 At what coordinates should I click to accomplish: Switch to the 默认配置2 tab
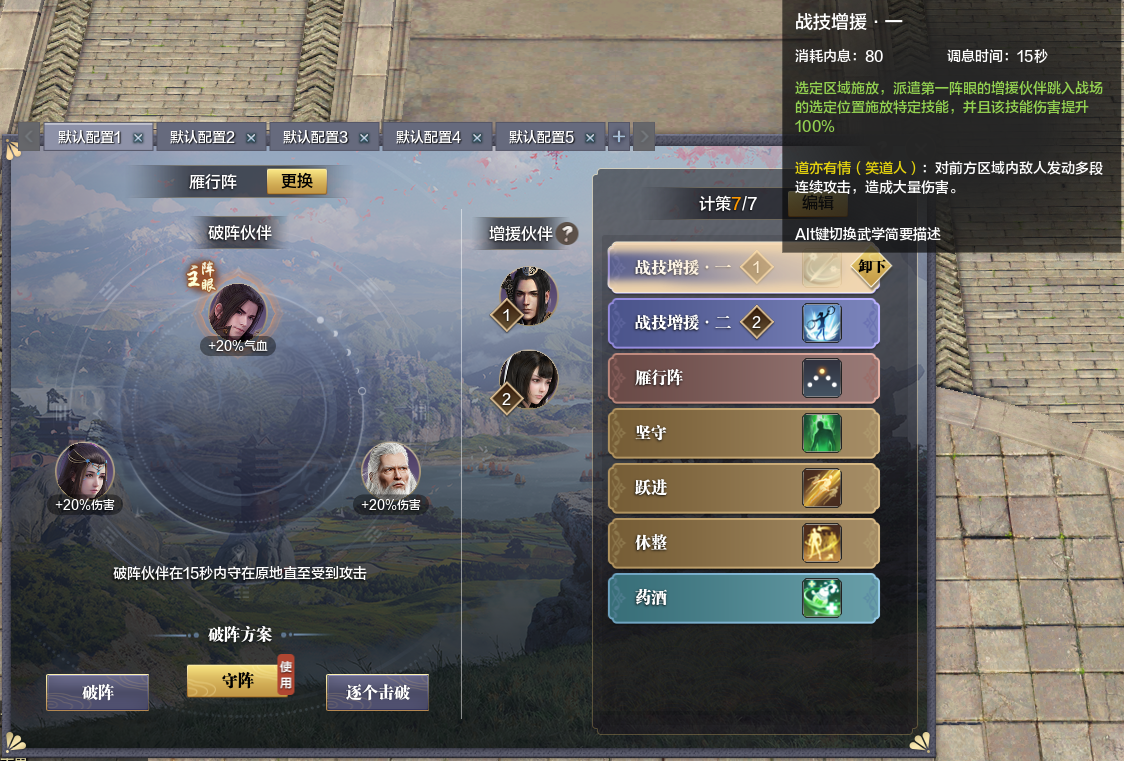pyautogui.click(x=202, y=137)
